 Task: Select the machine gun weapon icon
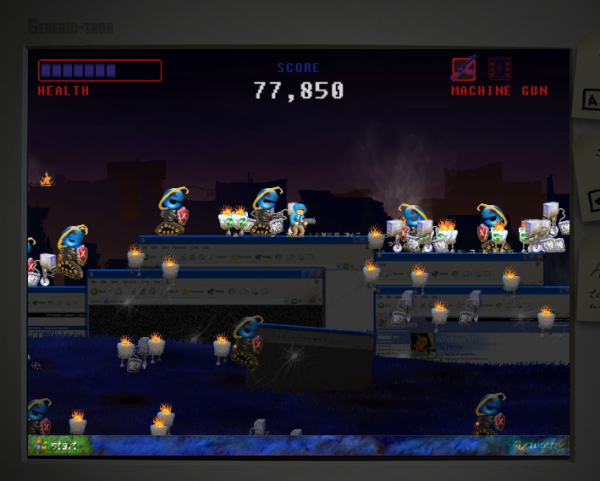[x=463, y=69]
